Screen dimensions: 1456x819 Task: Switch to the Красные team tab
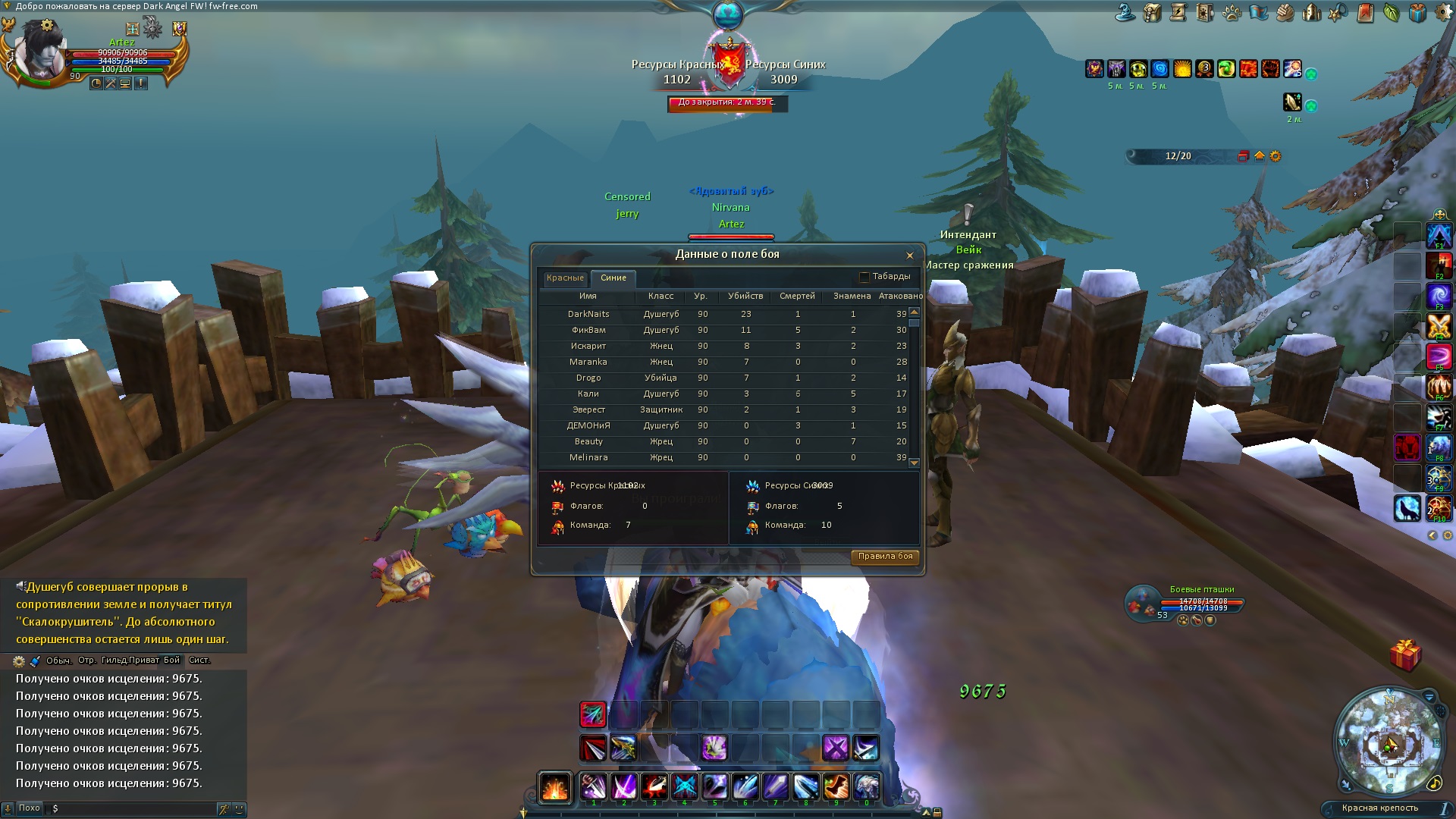pyautogui.click(x=565, y=278)
